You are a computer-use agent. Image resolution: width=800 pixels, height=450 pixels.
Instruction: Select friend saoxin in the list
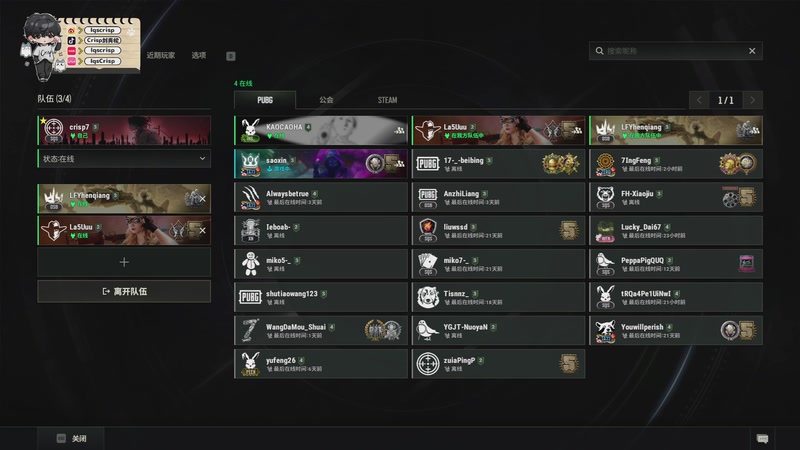click(322, 164)
